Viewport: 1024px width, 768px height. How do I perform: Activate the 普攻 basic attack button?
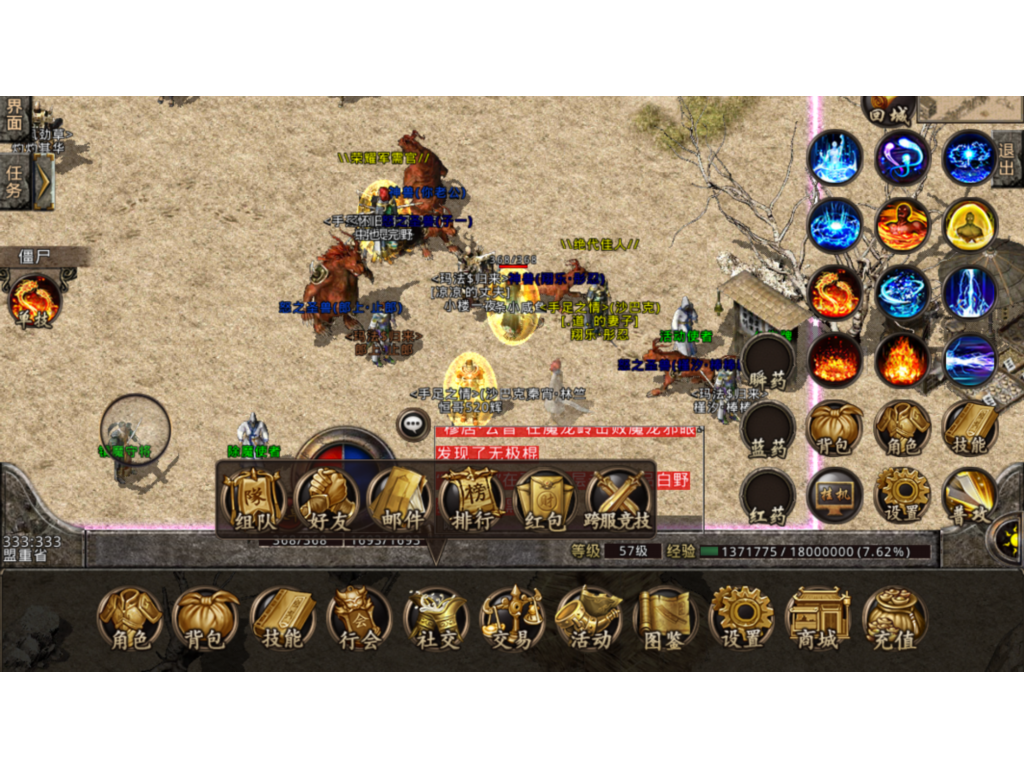[x=970, y=494]
